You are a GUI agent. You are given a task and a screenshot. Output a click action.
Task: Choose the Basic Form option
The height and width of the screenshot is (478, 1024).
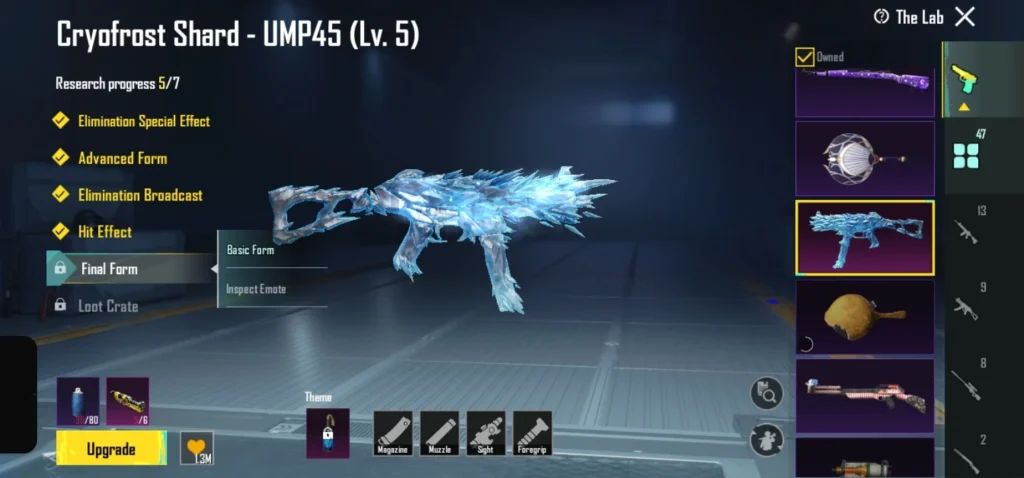(251, 250)
